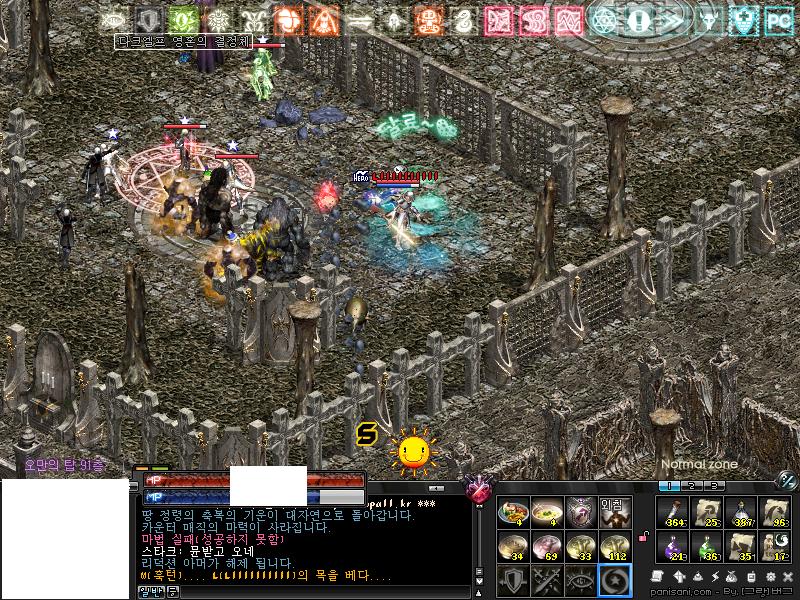800x600 pixels.
Task: Select the shield stance icon
Action: click(x=513, y=580)
